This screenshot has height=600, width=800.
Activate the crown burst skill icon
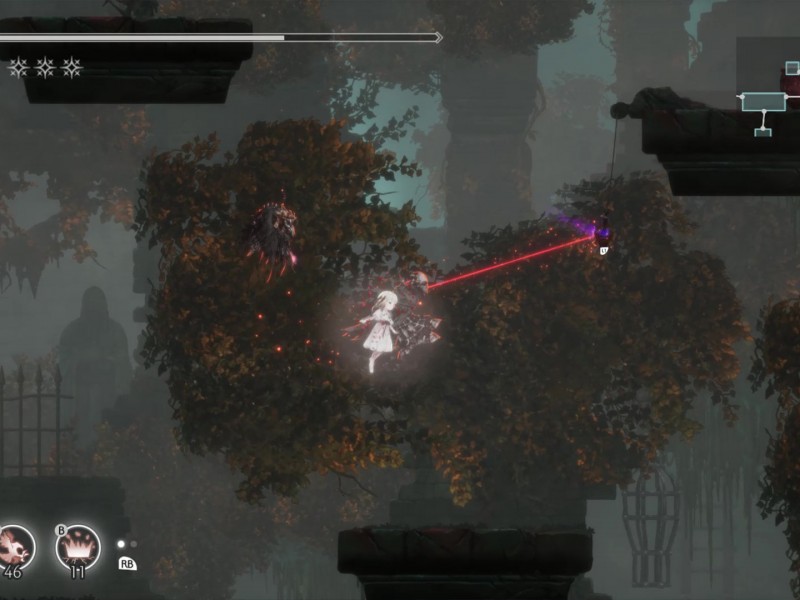tap(77, 546)
